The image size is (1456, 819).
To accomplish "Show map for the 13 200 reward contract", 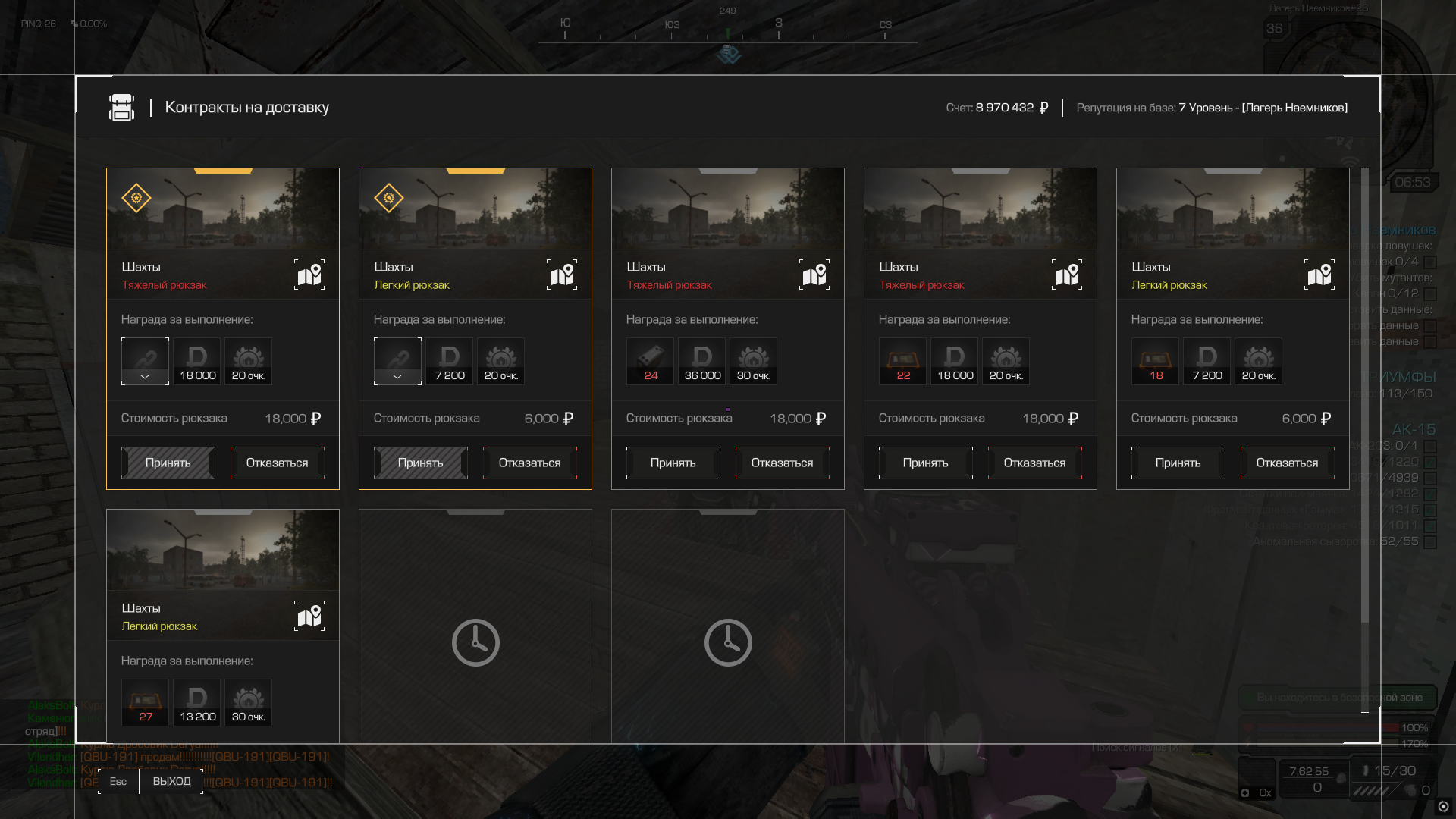I will (309, 616).
